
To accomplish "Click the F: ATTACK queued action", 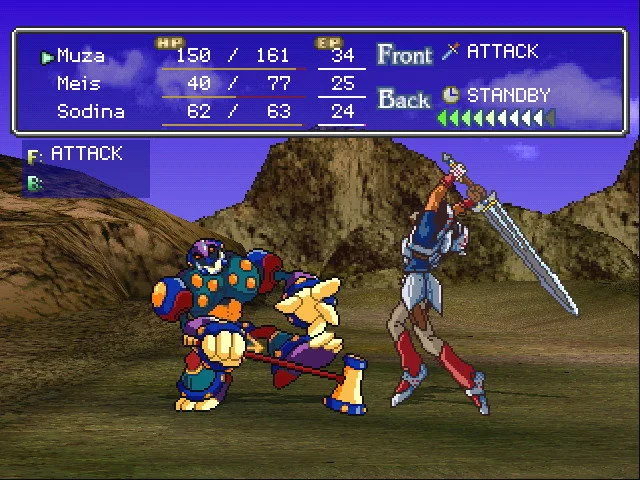I will (86, 154).
